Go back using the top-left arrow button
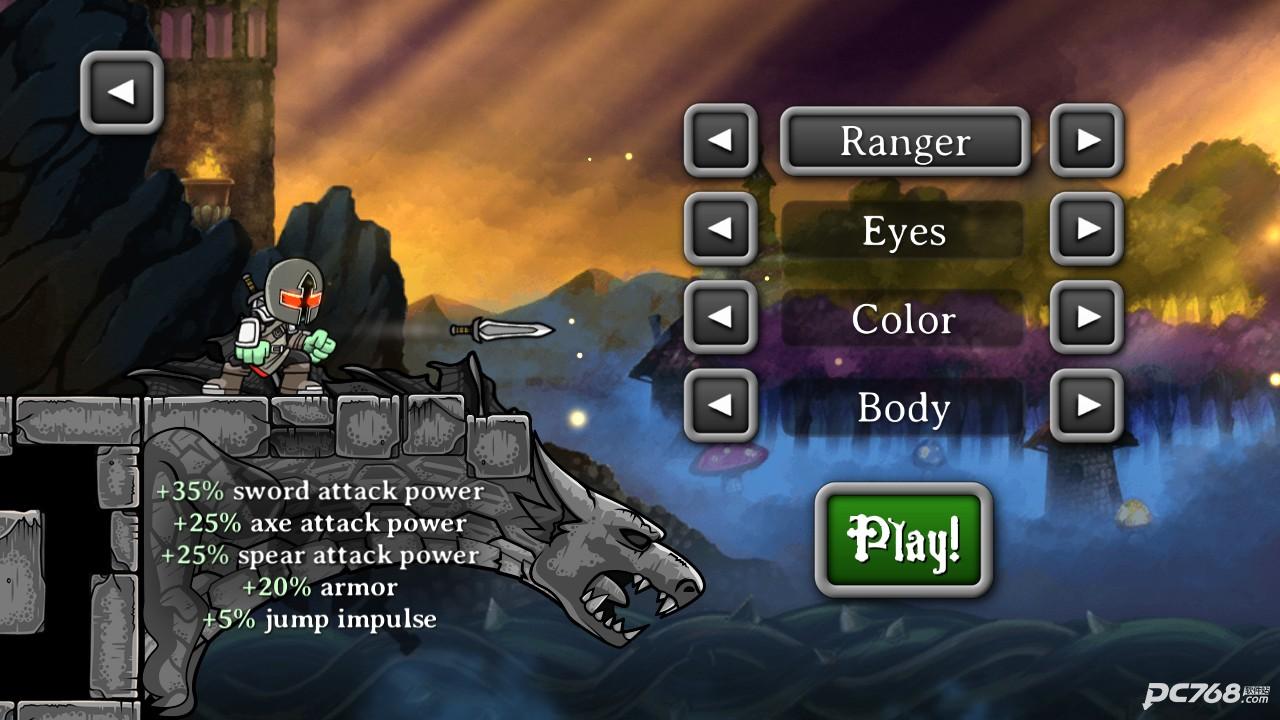1280x720 pixels. 121,92
